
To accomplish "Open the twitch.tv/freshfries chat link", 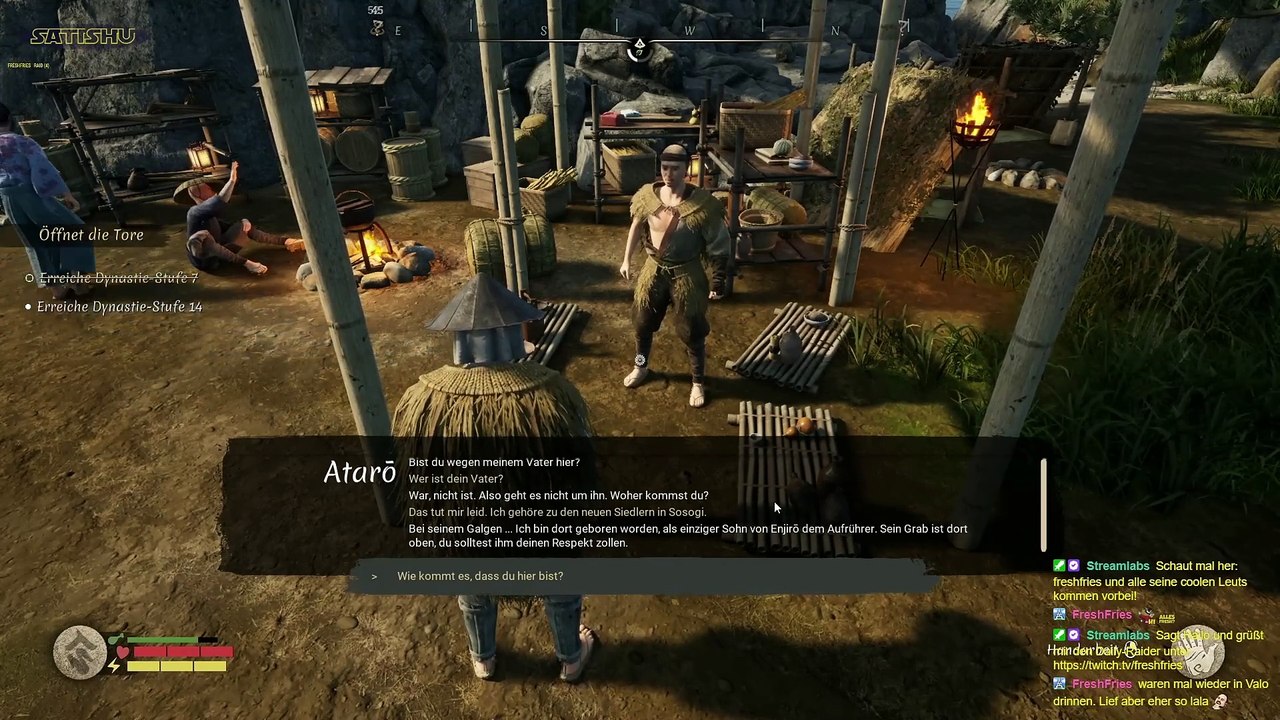I will [1117, 665].
